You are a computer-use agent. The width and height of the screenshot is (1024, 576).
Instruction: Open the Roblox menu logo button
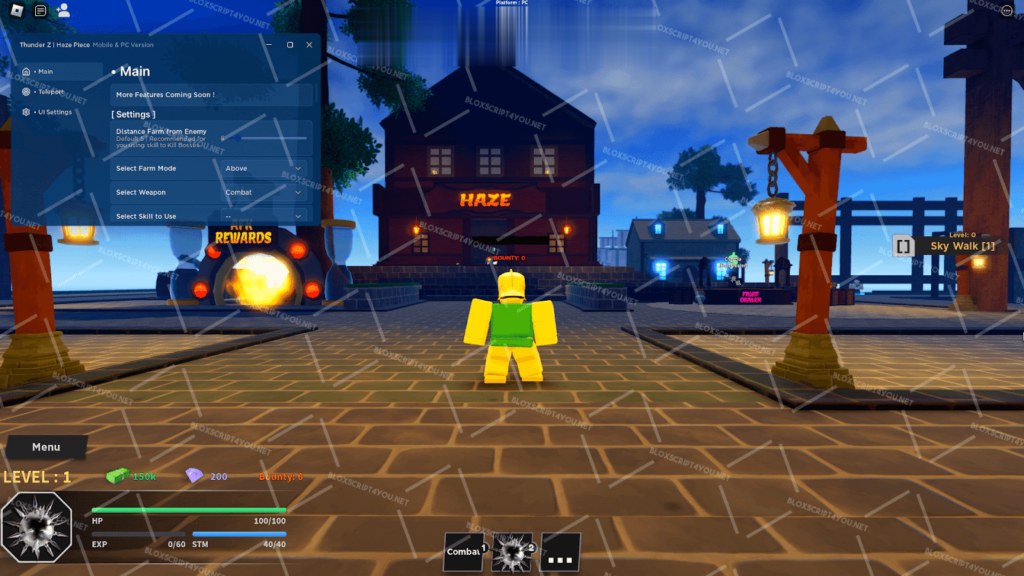[17, 11]
